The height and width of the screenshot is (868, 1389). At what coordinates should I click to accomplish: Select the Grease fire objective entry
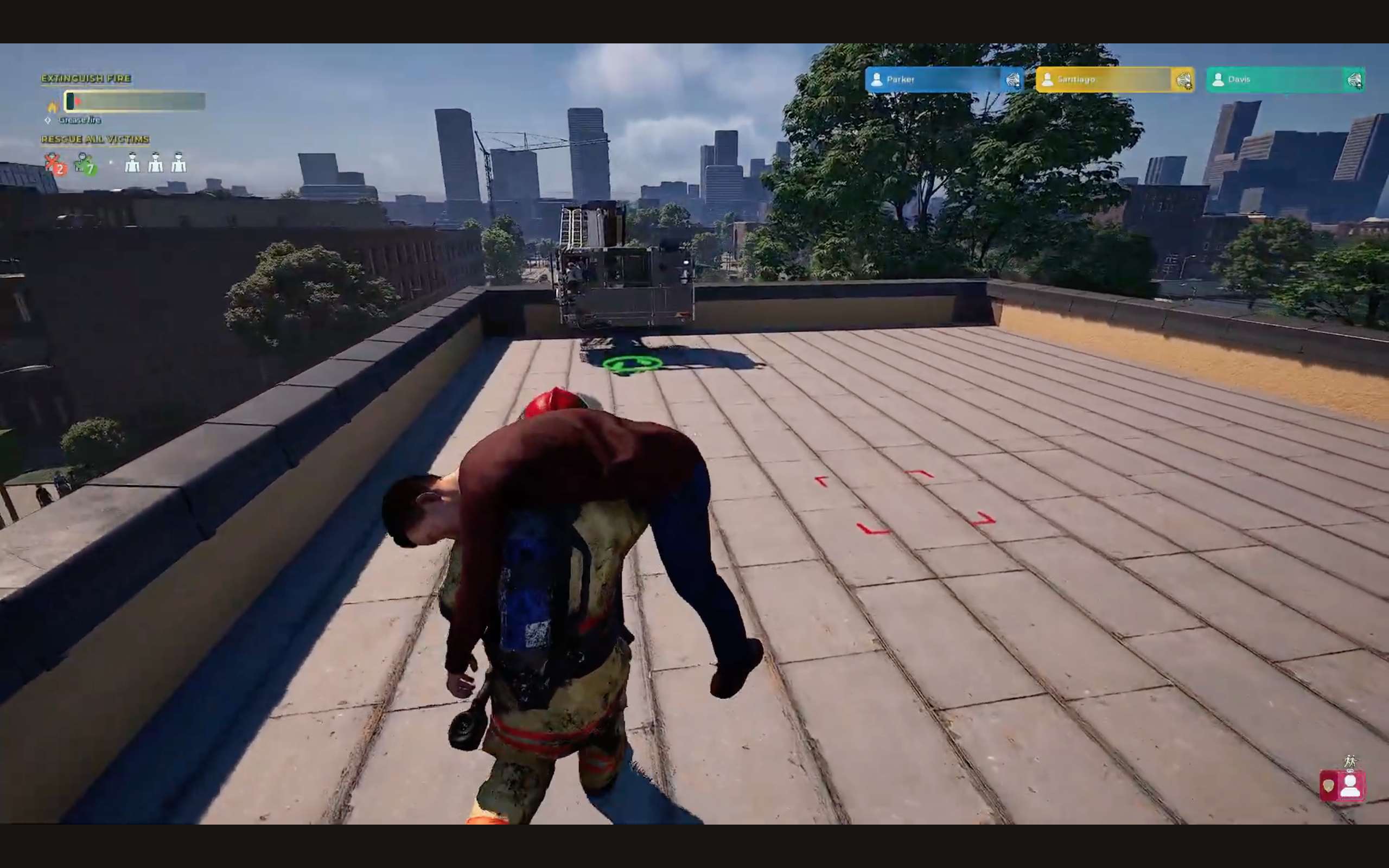pyautogui.click(x=79, y=120)
